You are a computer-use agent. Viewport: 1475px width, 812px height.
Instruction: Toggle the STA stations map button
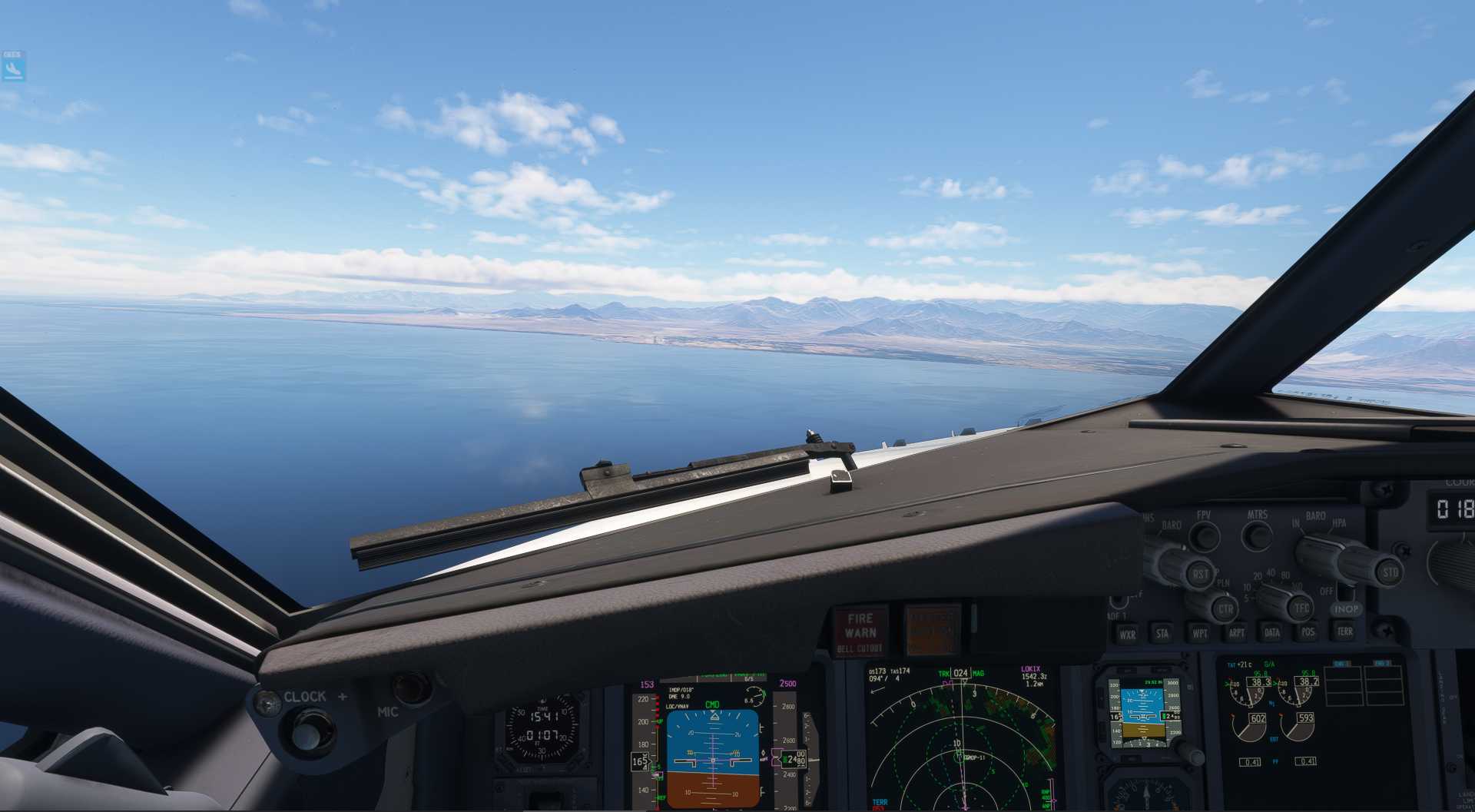(x=1162, y=633)
